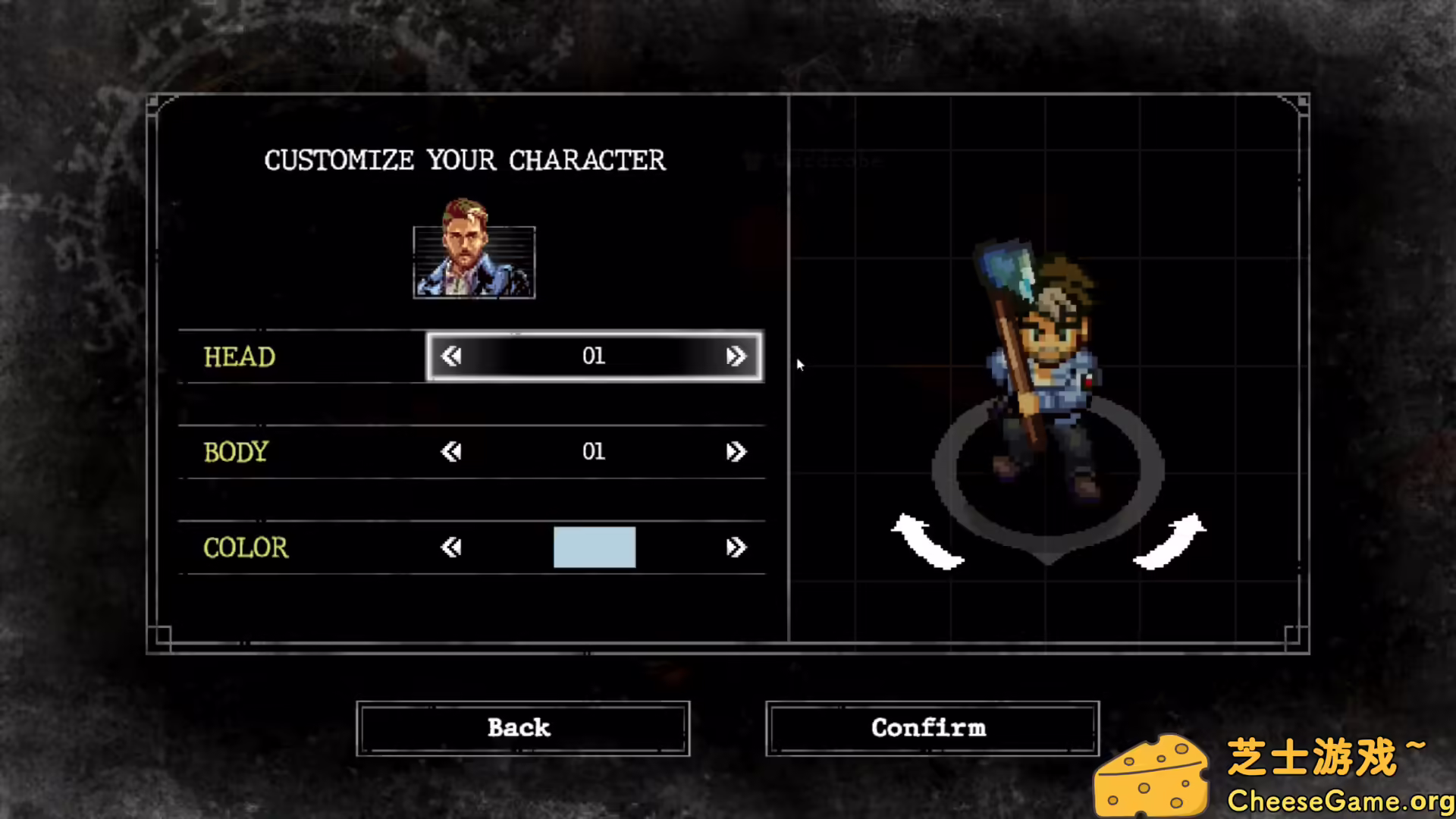1456x819 pixels.
Task: Select the previous HEAD option
Action: (451, 356)
